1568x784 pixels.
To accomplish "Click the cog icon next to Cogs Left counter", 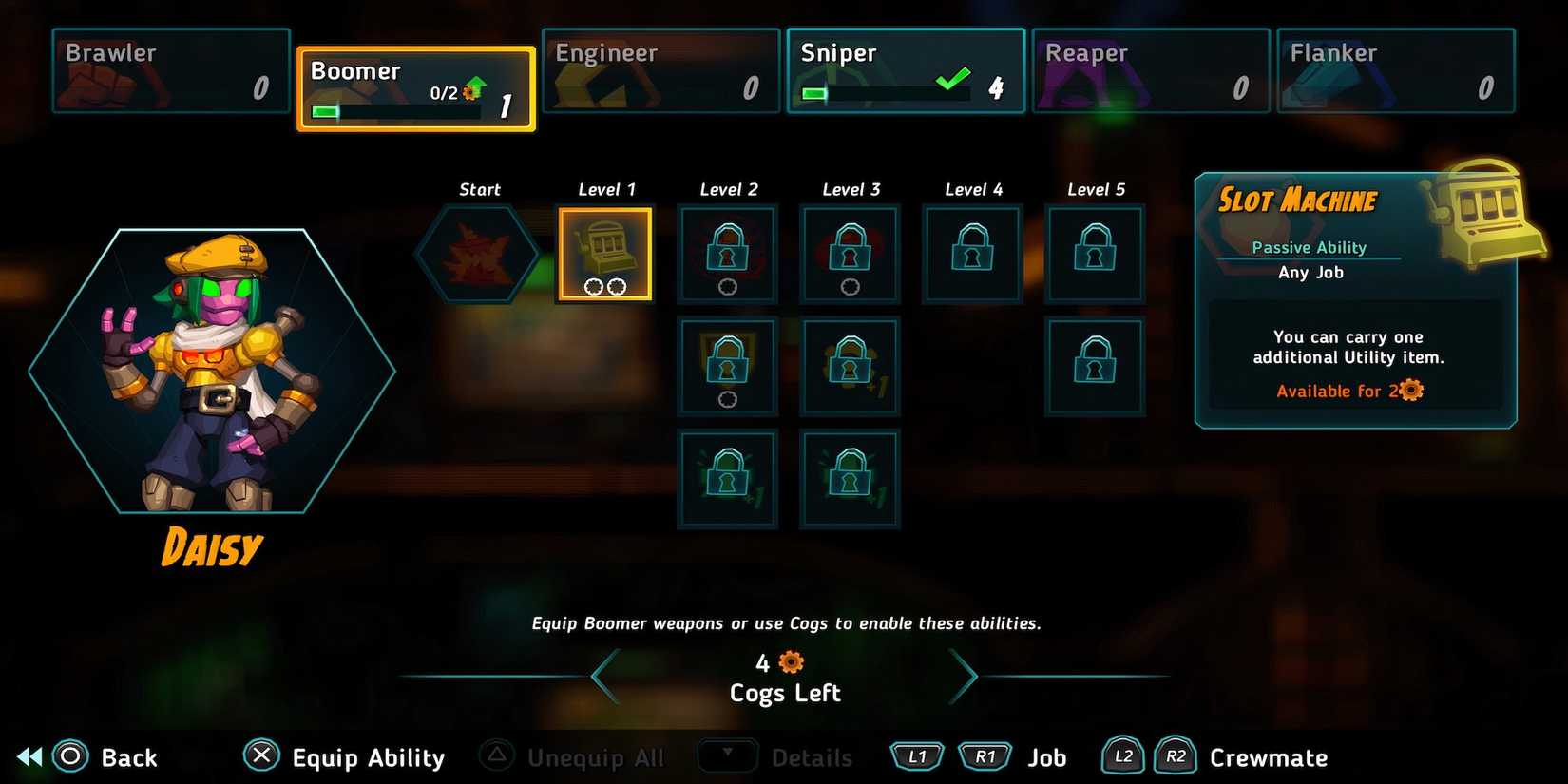I will click(790, 661).
